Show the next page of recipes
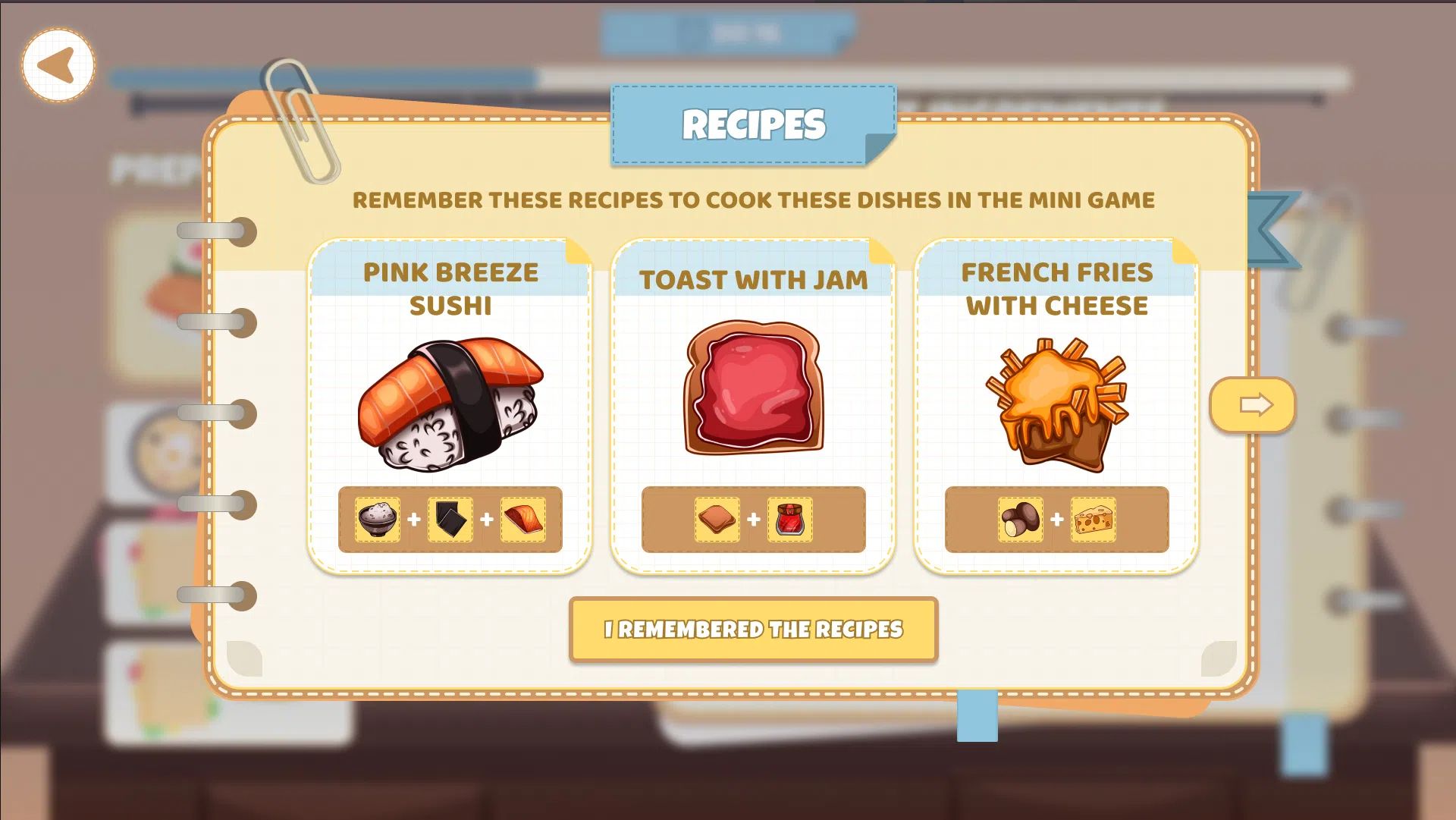The height and width of the screenshot is (820, 1456). [1253, 405]
